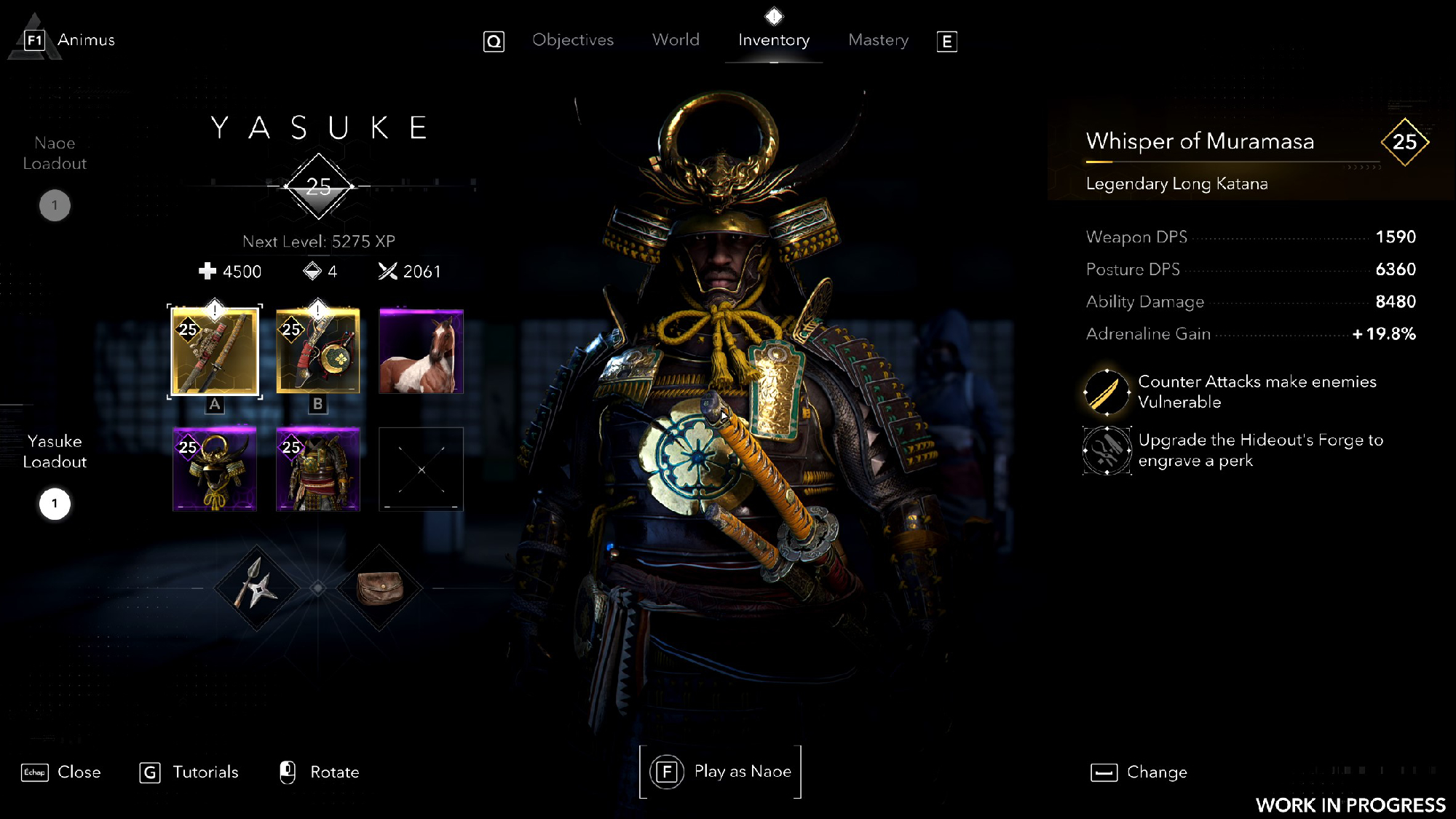Play as Naoe
The height and width of the screenshot is (819, 1456).
click(x=721, y=772)
